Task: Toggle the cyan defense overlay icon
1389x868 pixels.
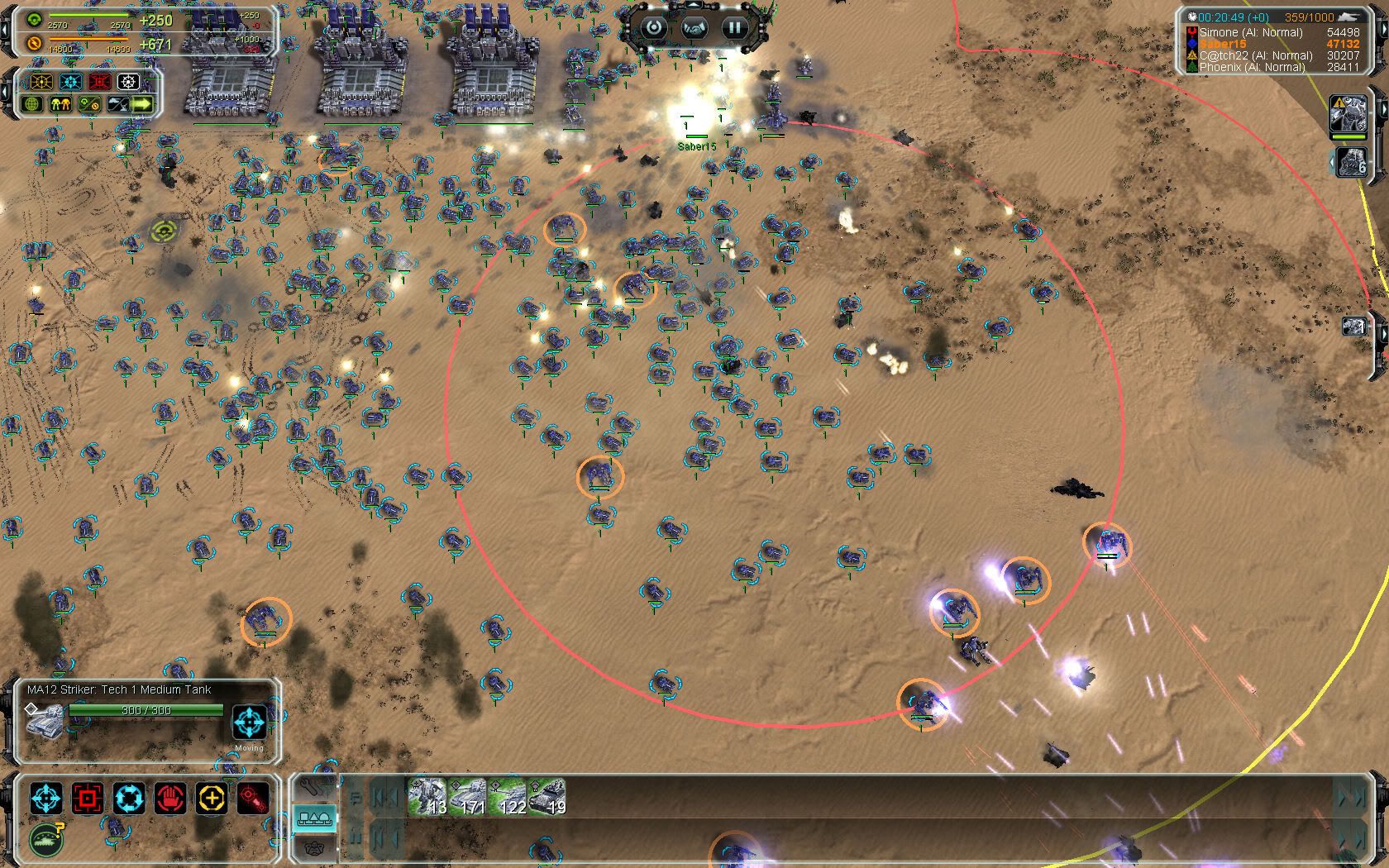Action: [71, 82]
